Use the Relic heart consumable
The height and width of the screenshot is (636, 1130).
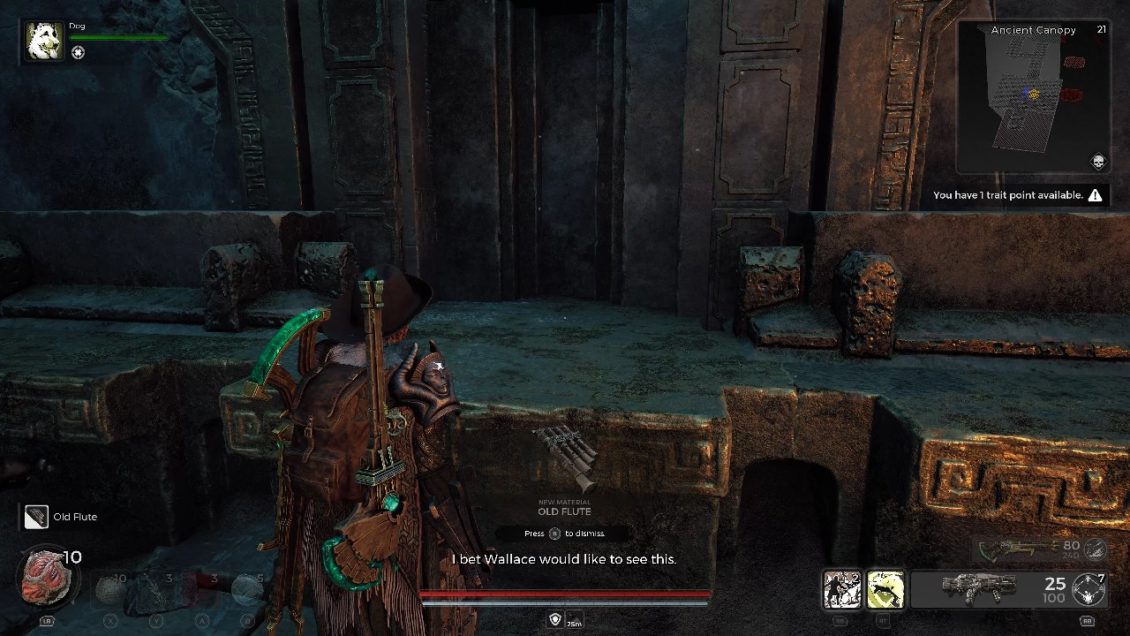(46, 578)
